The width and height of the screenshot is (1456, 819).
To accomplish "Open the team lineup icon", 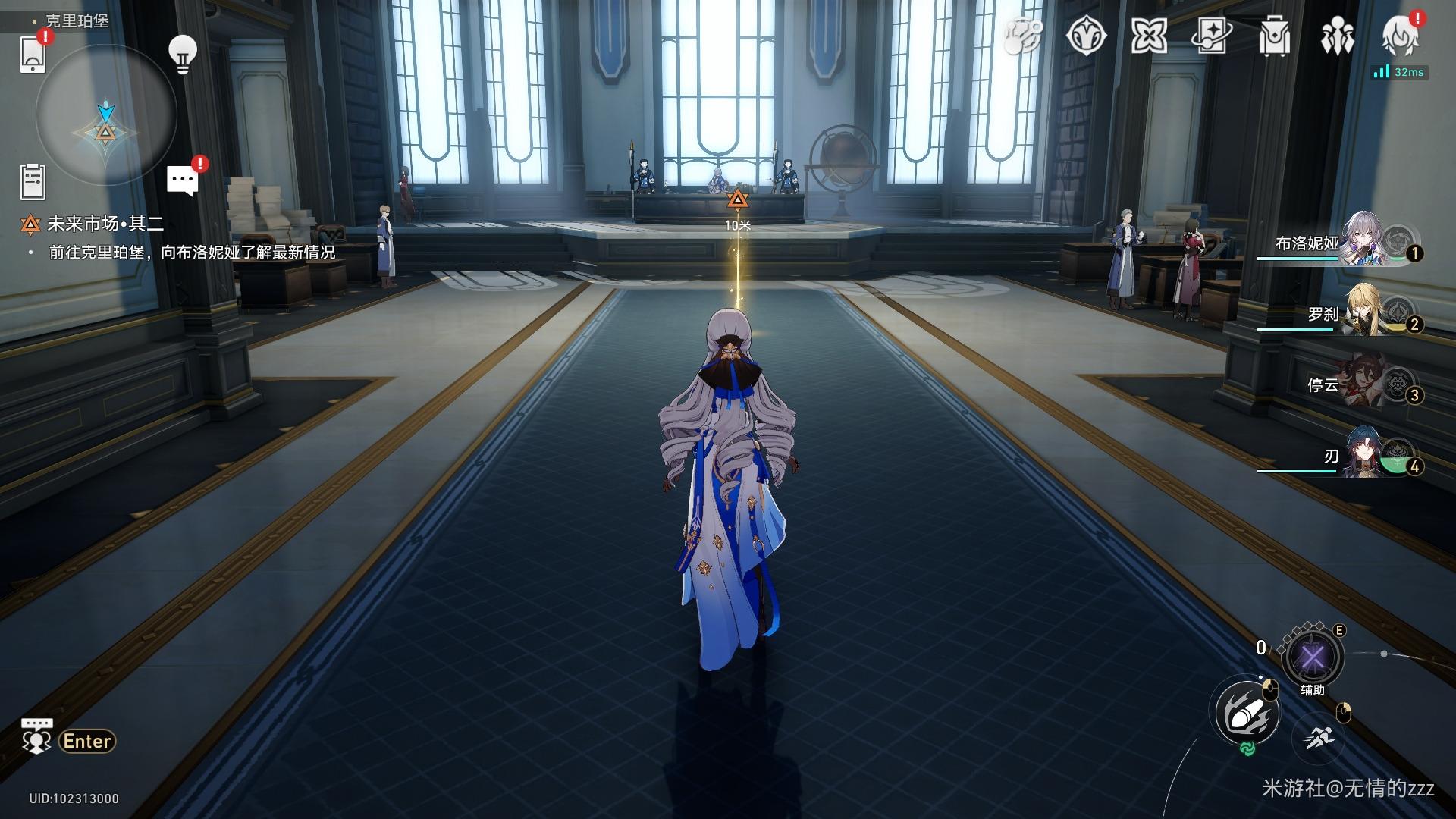I will pyautogui.click(x=1336, y=36).
